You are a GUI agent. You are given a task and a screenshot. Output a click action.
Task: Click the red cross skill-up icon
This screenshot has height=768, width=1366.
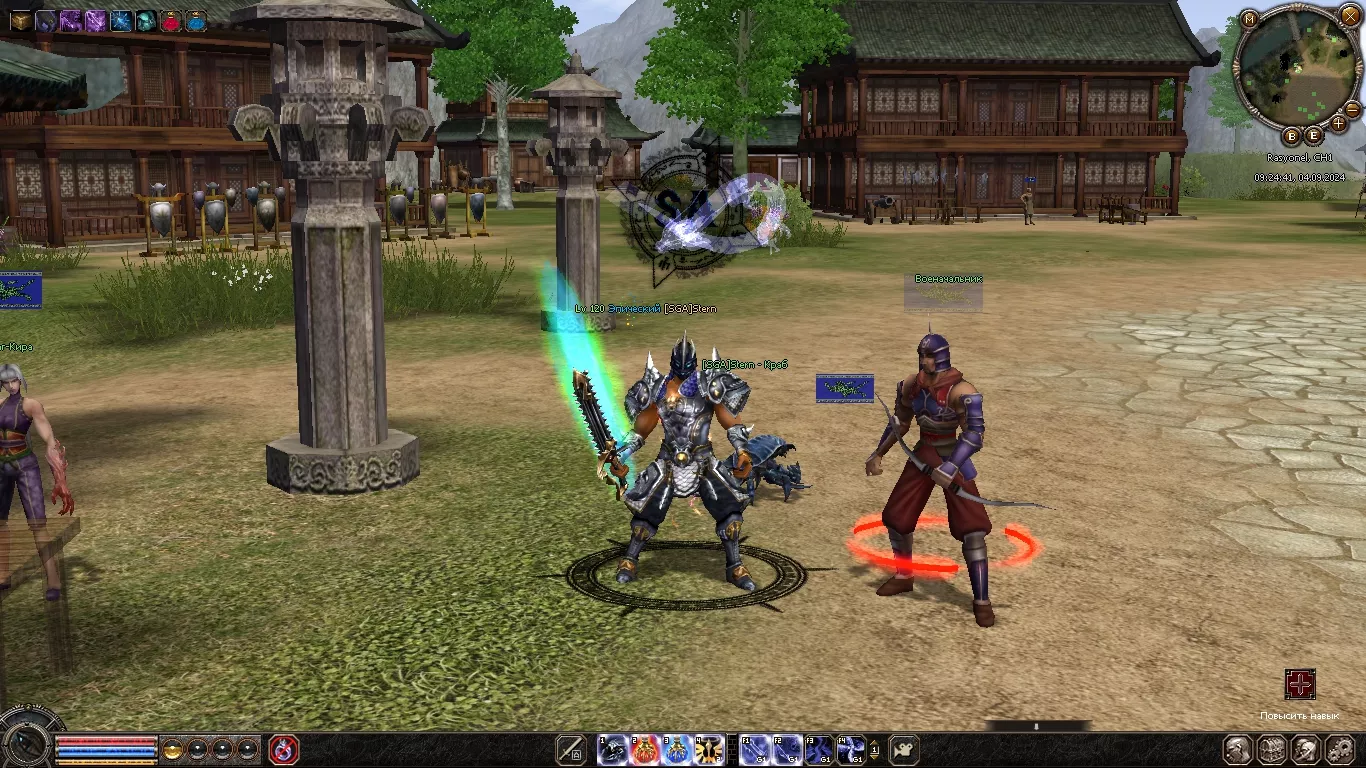[1300, 685]
